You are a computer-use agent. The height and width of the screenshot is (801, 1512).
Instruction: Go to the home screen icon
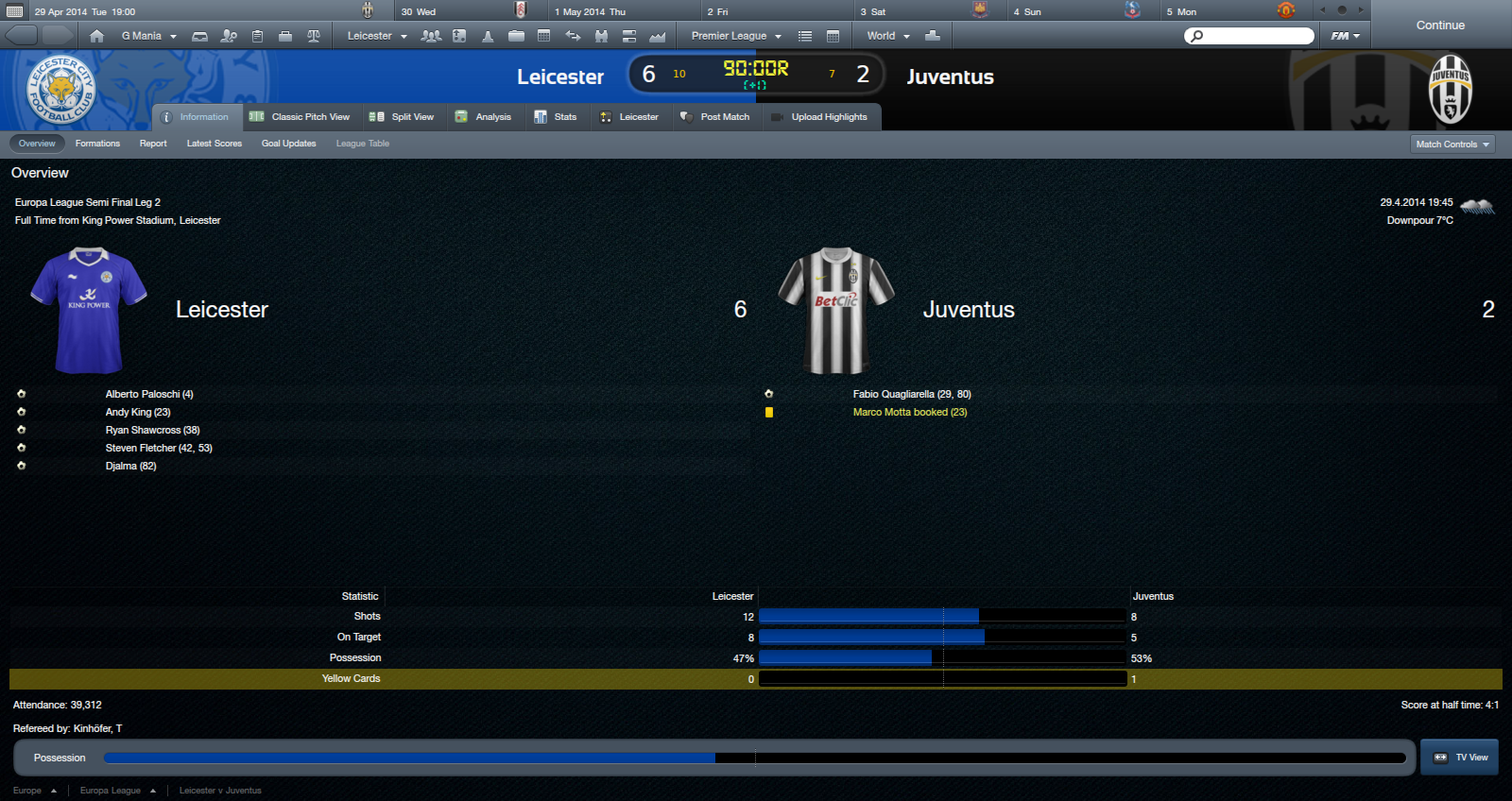click(x=96, y=36)
